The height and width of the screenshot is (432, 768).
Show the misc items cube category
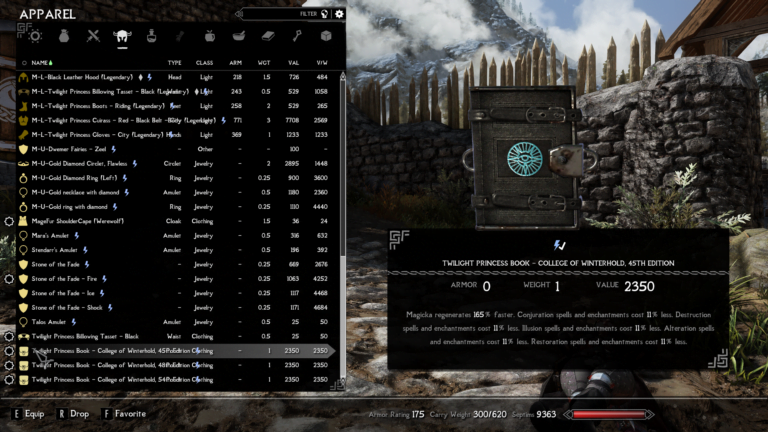click(325, 36)
